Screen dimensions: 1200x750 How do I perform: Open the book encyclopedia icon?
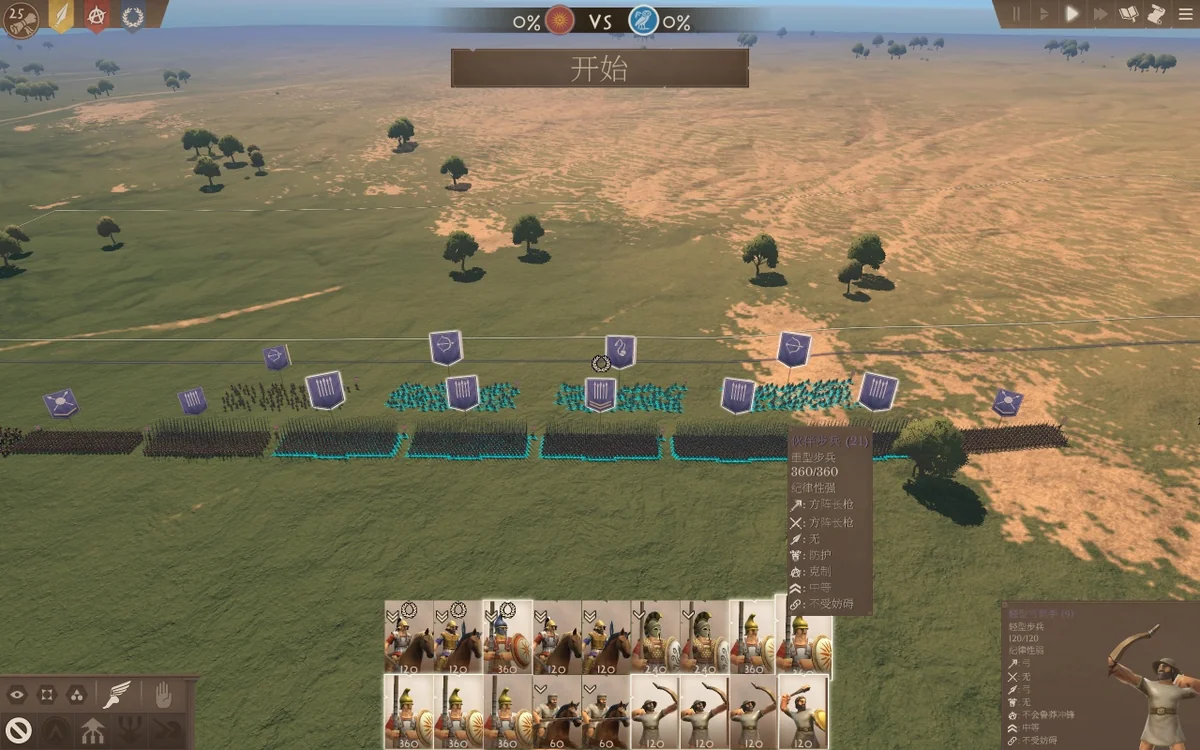[1129, 14]
